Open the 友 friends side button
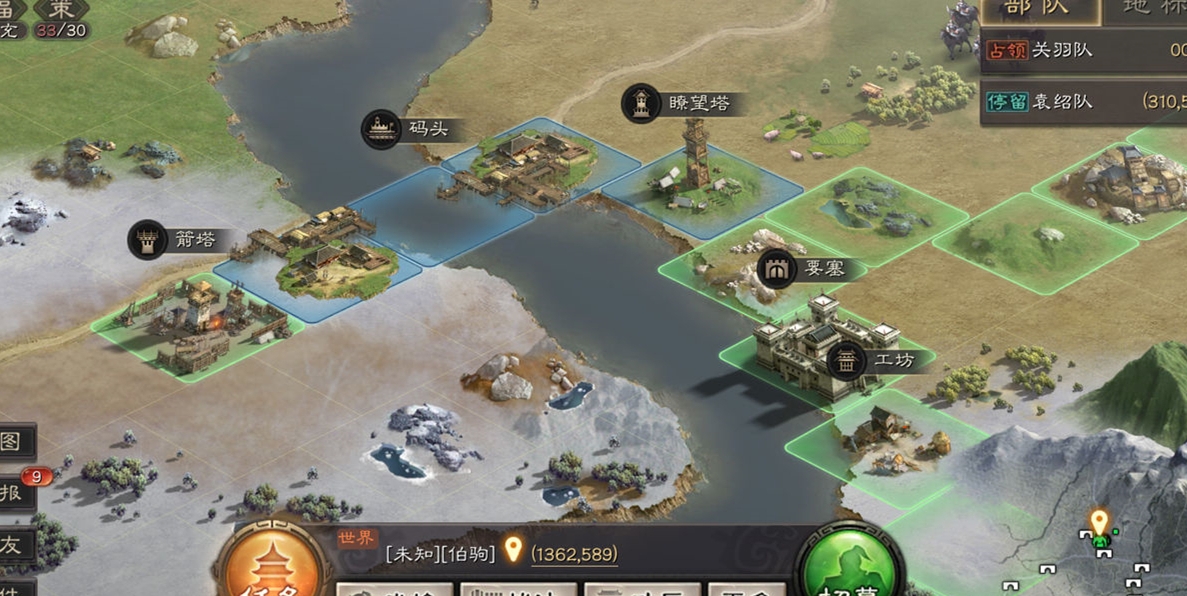The width and height of the screenshot is (1187, 596). tap(14, 545)
